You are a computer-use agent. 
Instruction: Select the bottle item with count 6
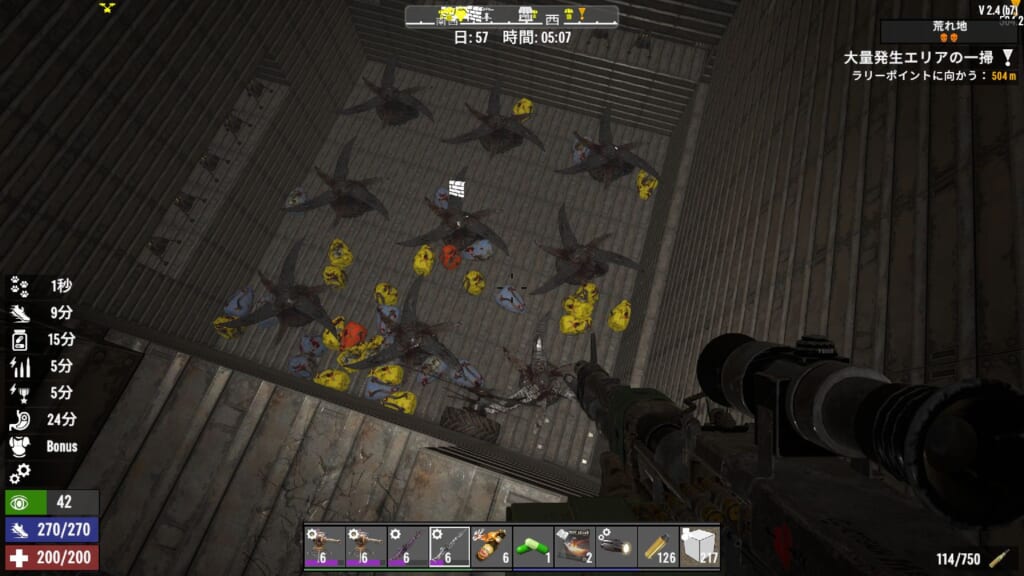pyautogui.click(x=490, y=546)
